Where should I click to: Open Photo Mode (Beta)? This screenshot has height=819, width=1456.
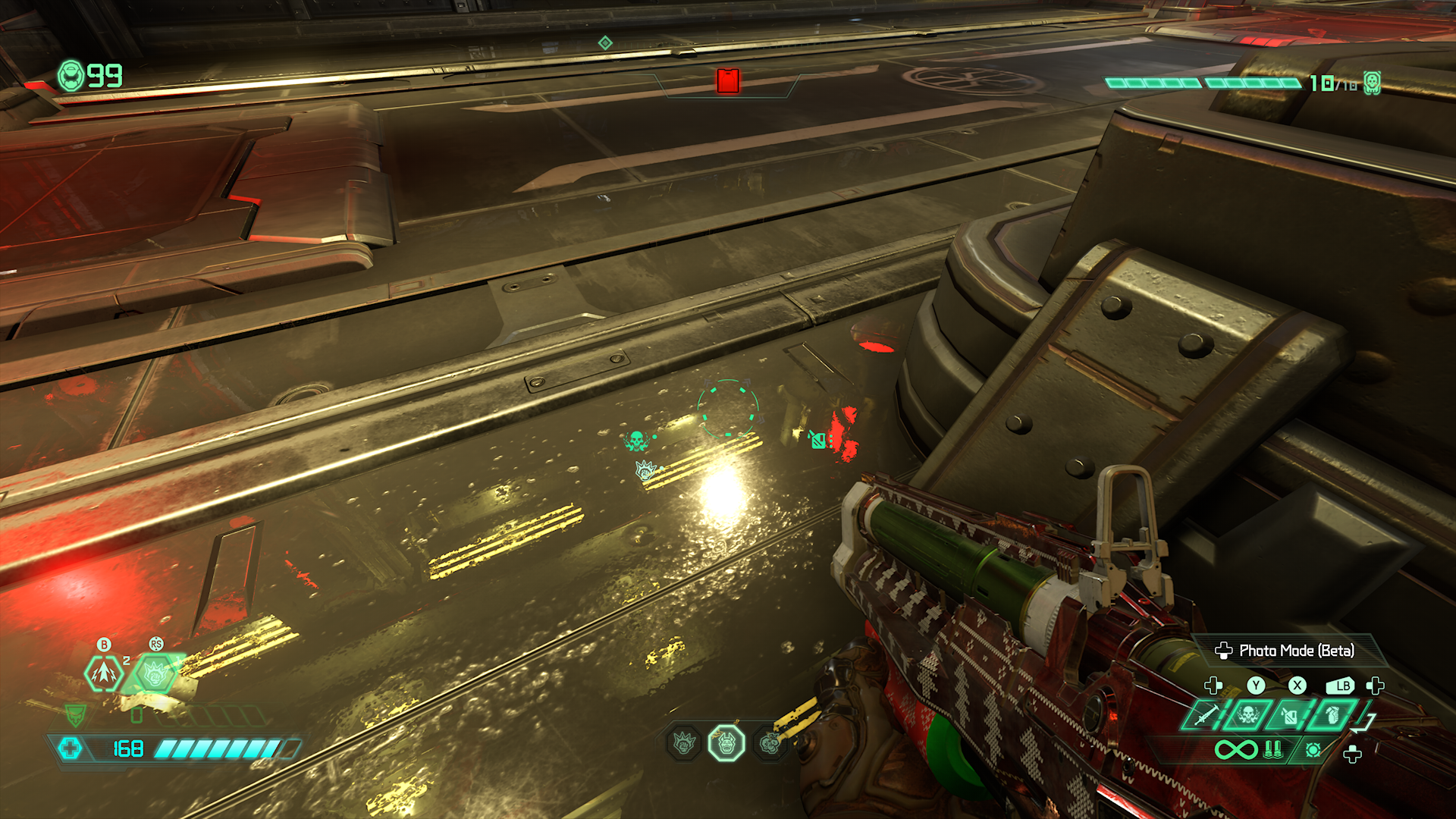click(x=1286, y=651)
